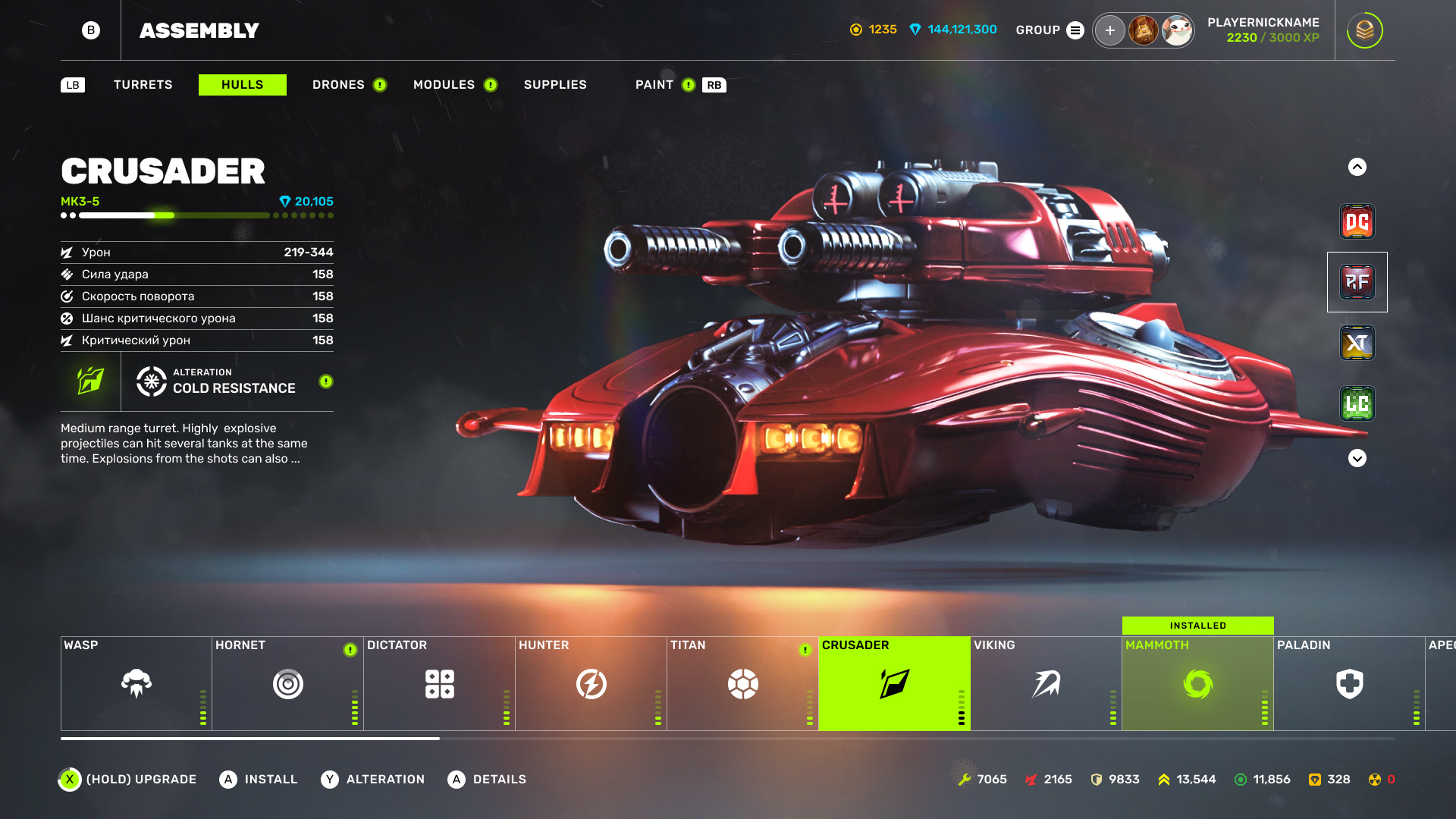Show next skins with the down arrow

pyautogui.click(x=1357, y=458)
